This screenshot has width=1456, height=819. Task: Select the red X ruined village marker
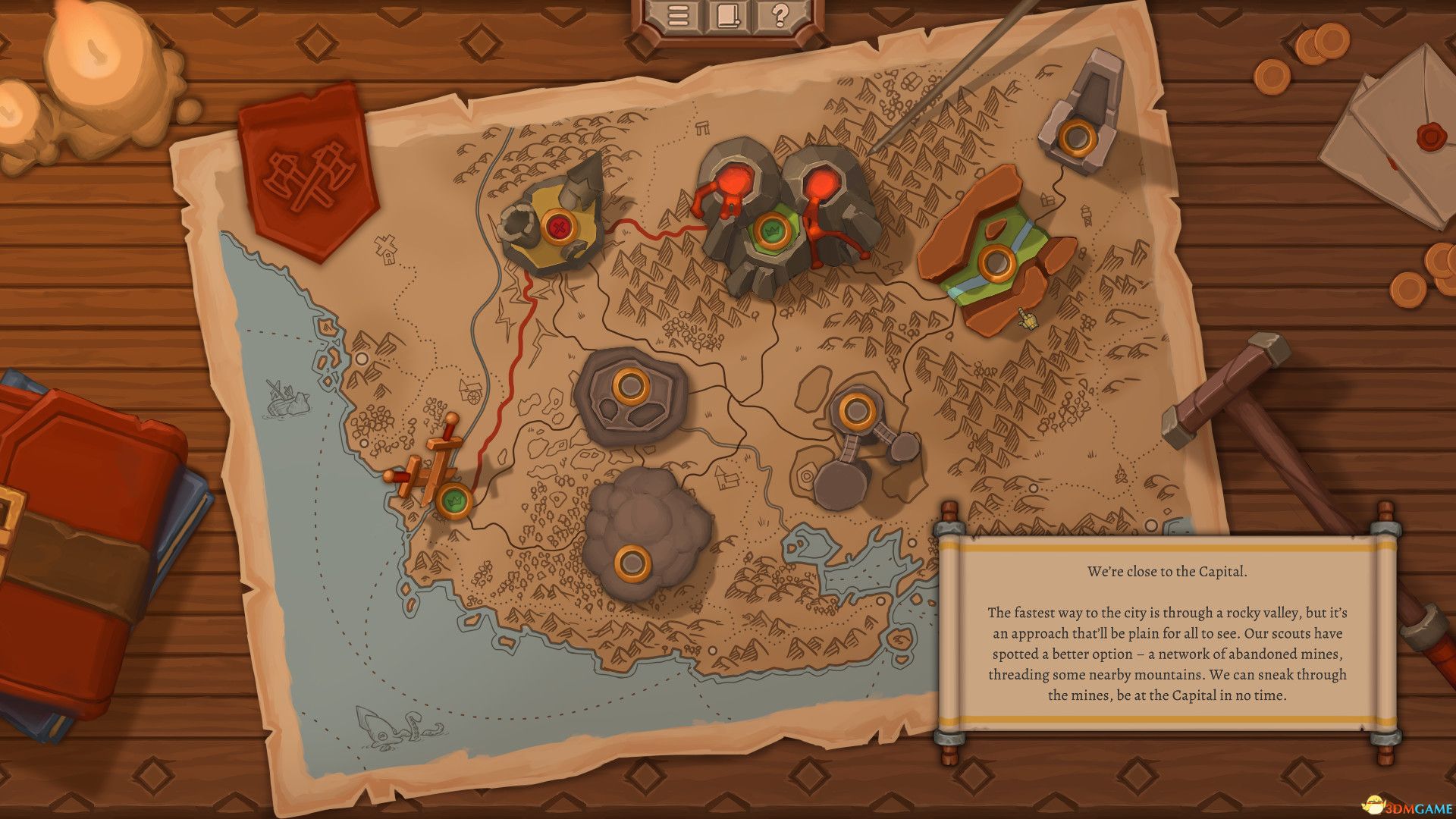pyautogui.click(x=559, y=226)
